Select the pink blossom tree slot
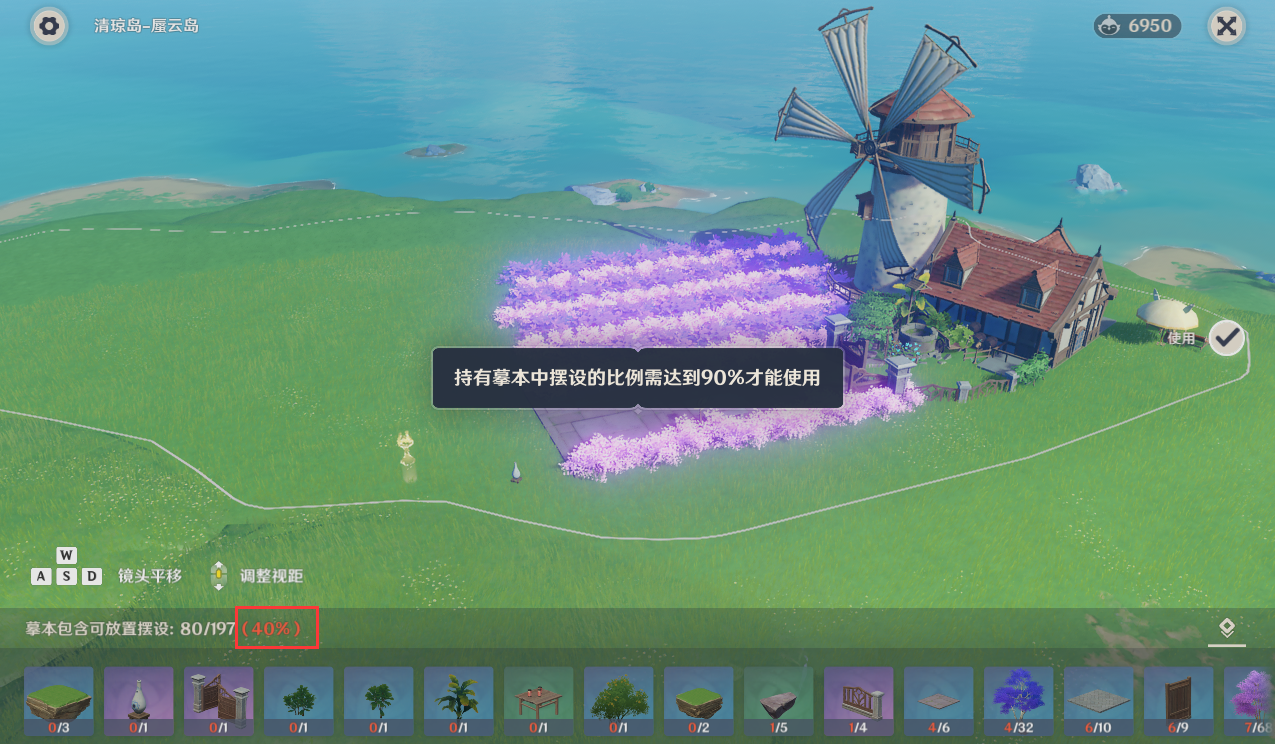This screenshot has height=744, width=1275. [1254, 702]
